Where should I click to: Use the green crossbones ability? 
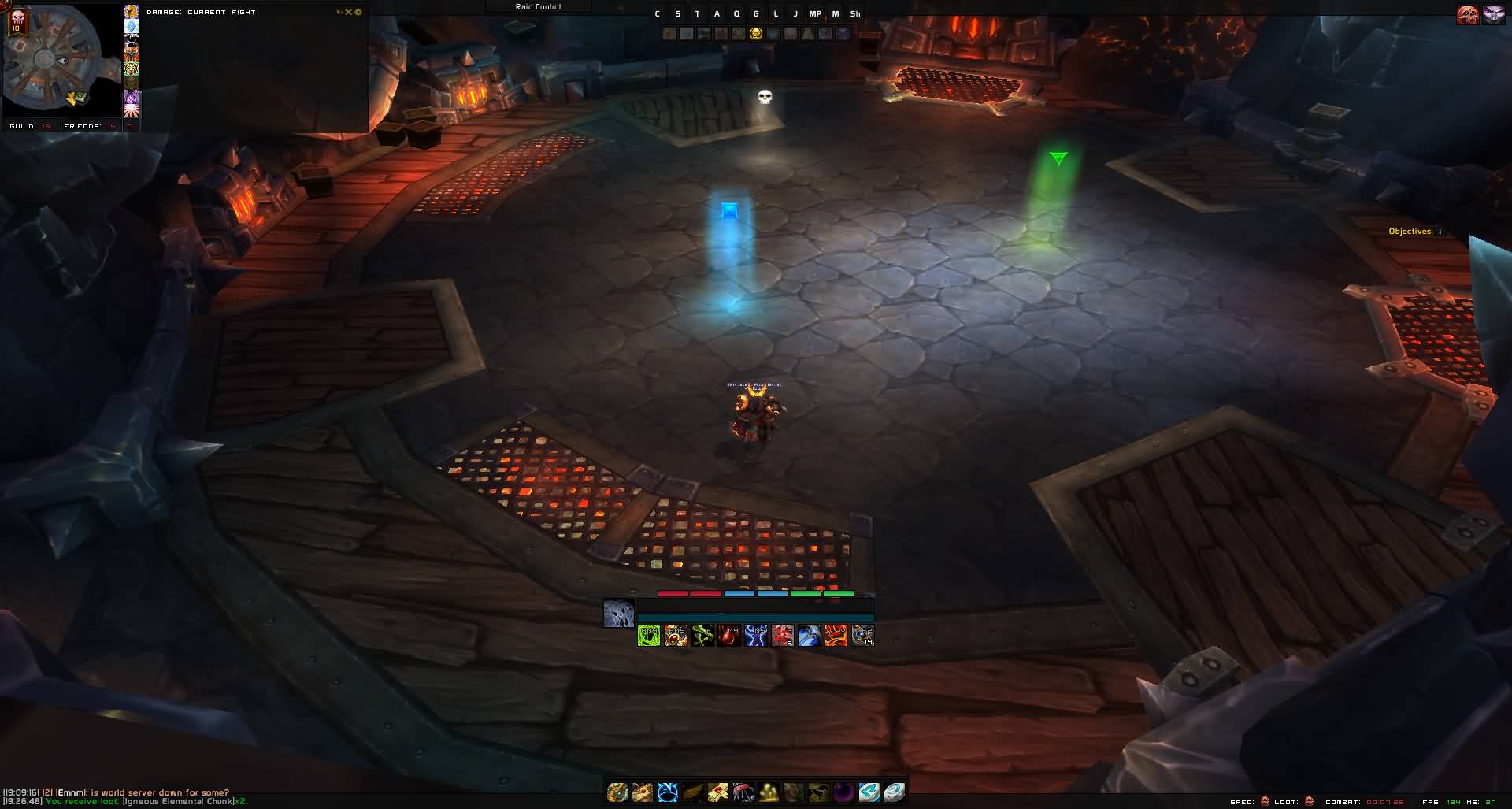click(x=702, y=635)
